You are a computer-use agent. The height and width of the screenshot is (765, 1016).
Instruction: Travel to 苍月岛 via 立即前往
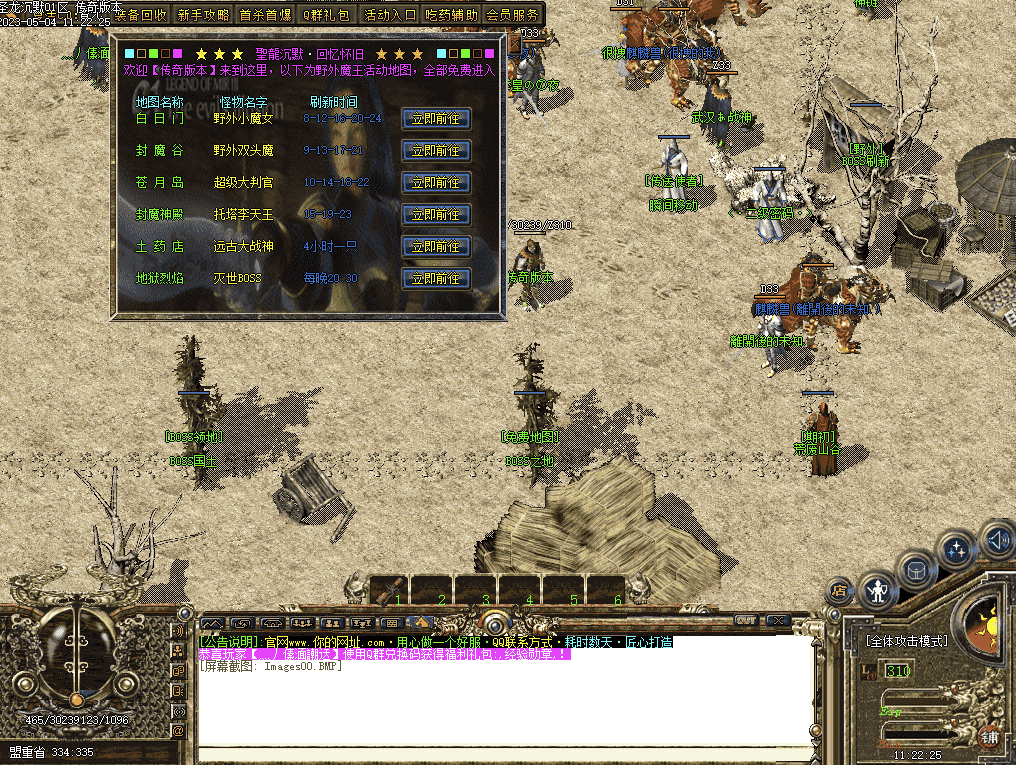coord(435,182)
